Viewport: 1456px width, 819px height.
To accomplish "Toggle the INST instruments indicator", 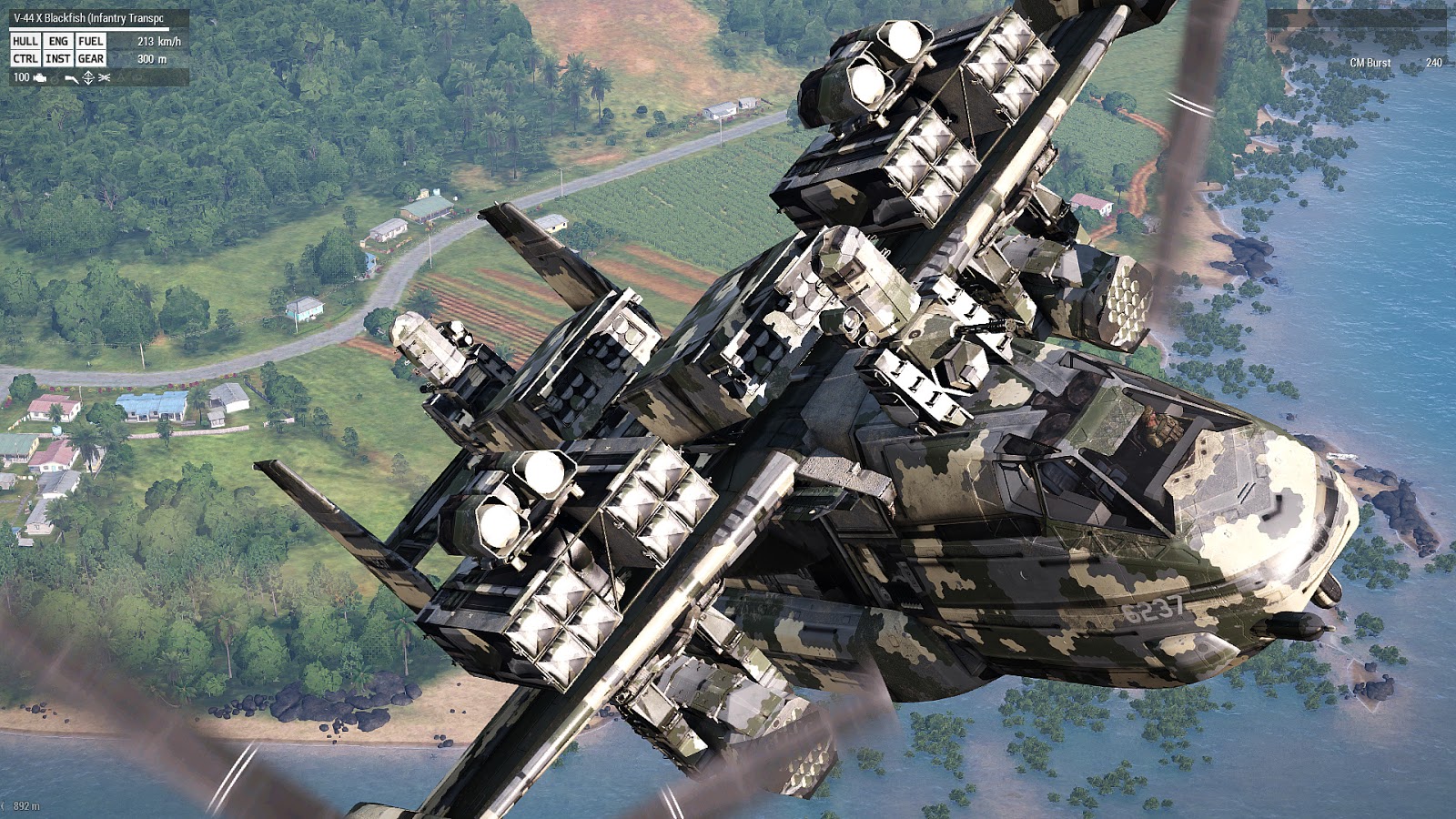I will coord(58,59).
